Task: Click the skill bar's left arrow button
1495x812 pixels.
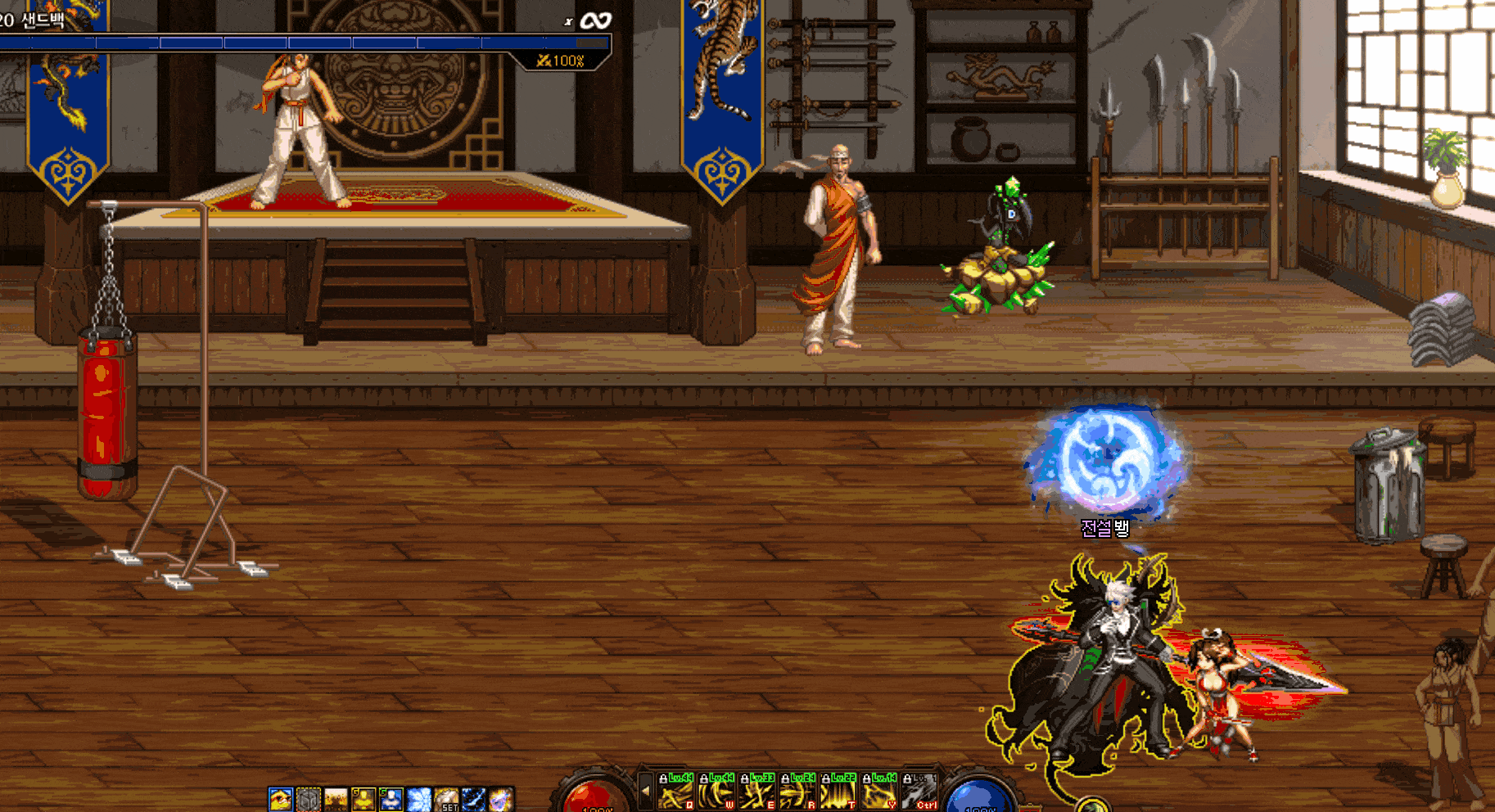Action: pyautogui.click(x=646, y=792)
